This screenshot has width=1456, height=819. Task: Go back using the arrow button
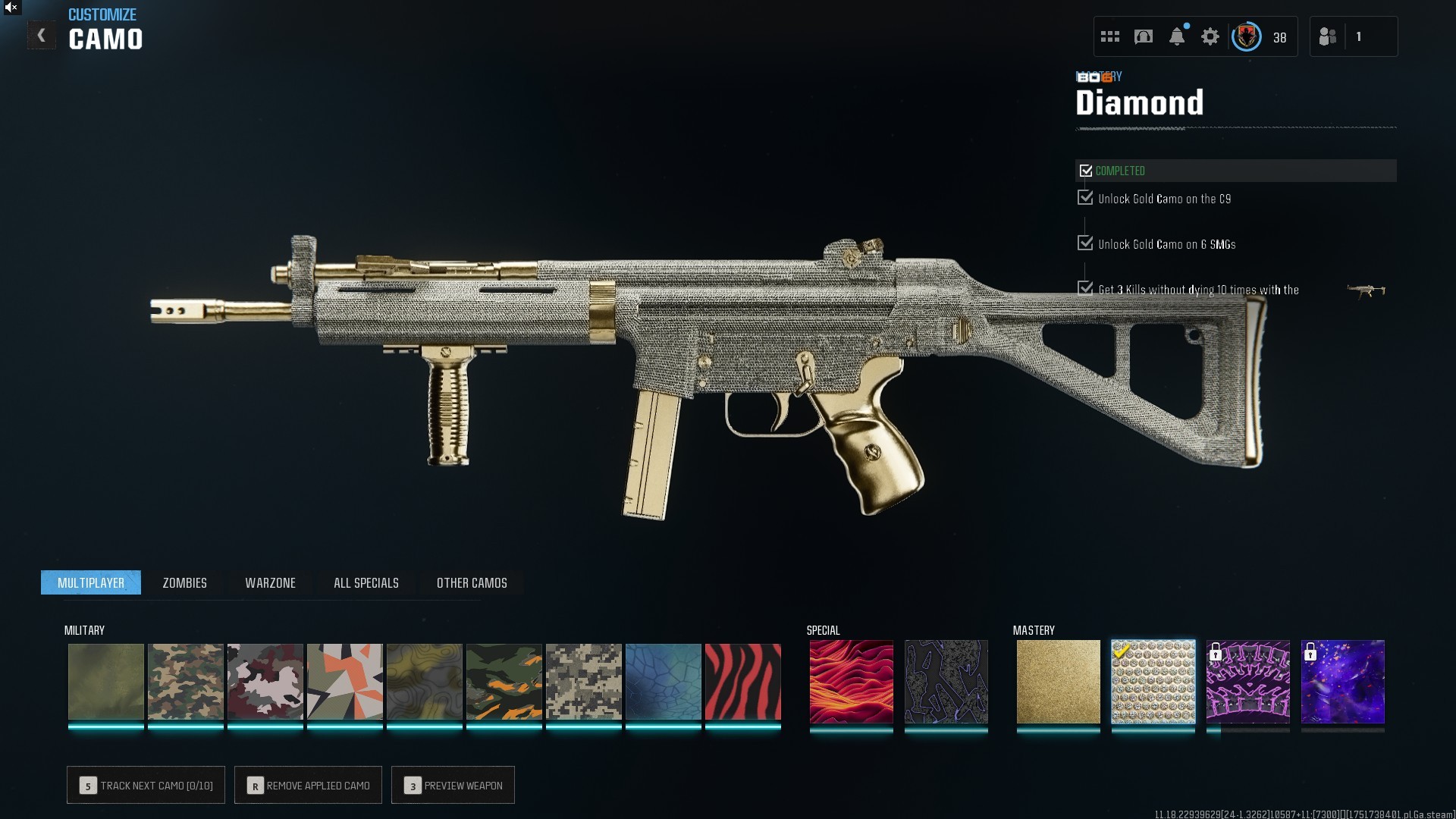click(x=42, y=36)
